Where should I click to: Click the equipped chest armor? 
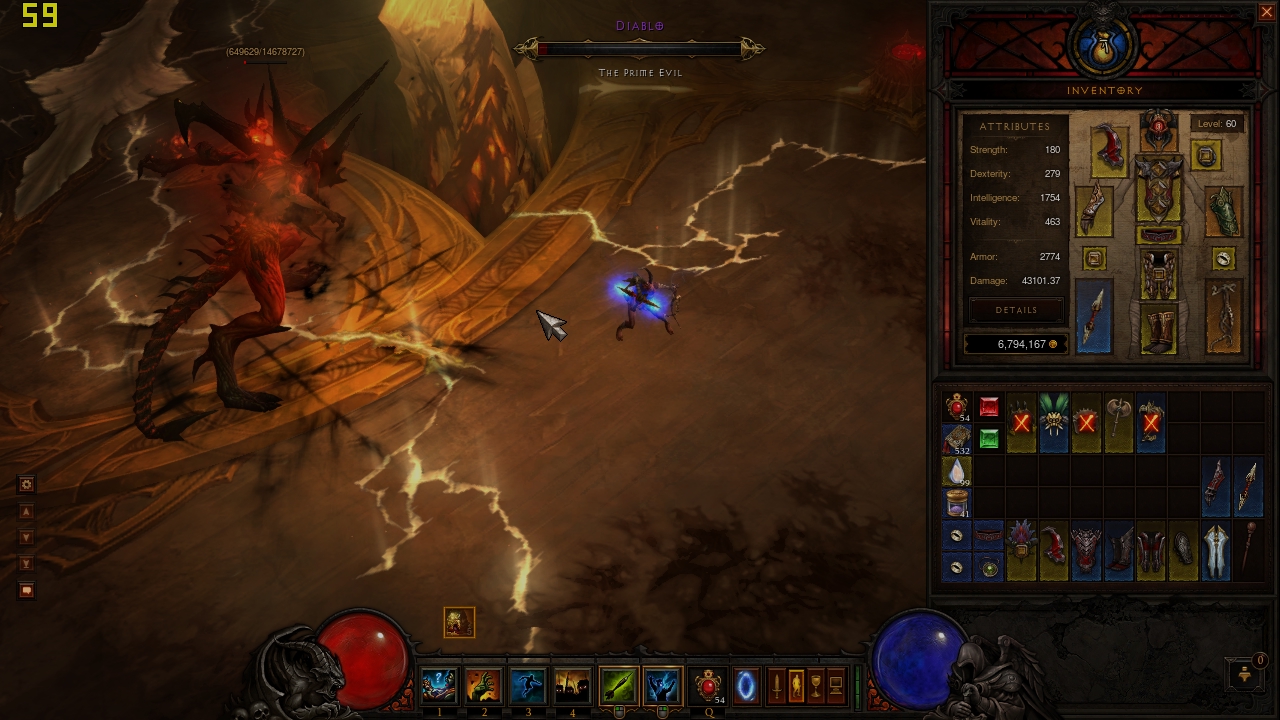[1159, 190]
